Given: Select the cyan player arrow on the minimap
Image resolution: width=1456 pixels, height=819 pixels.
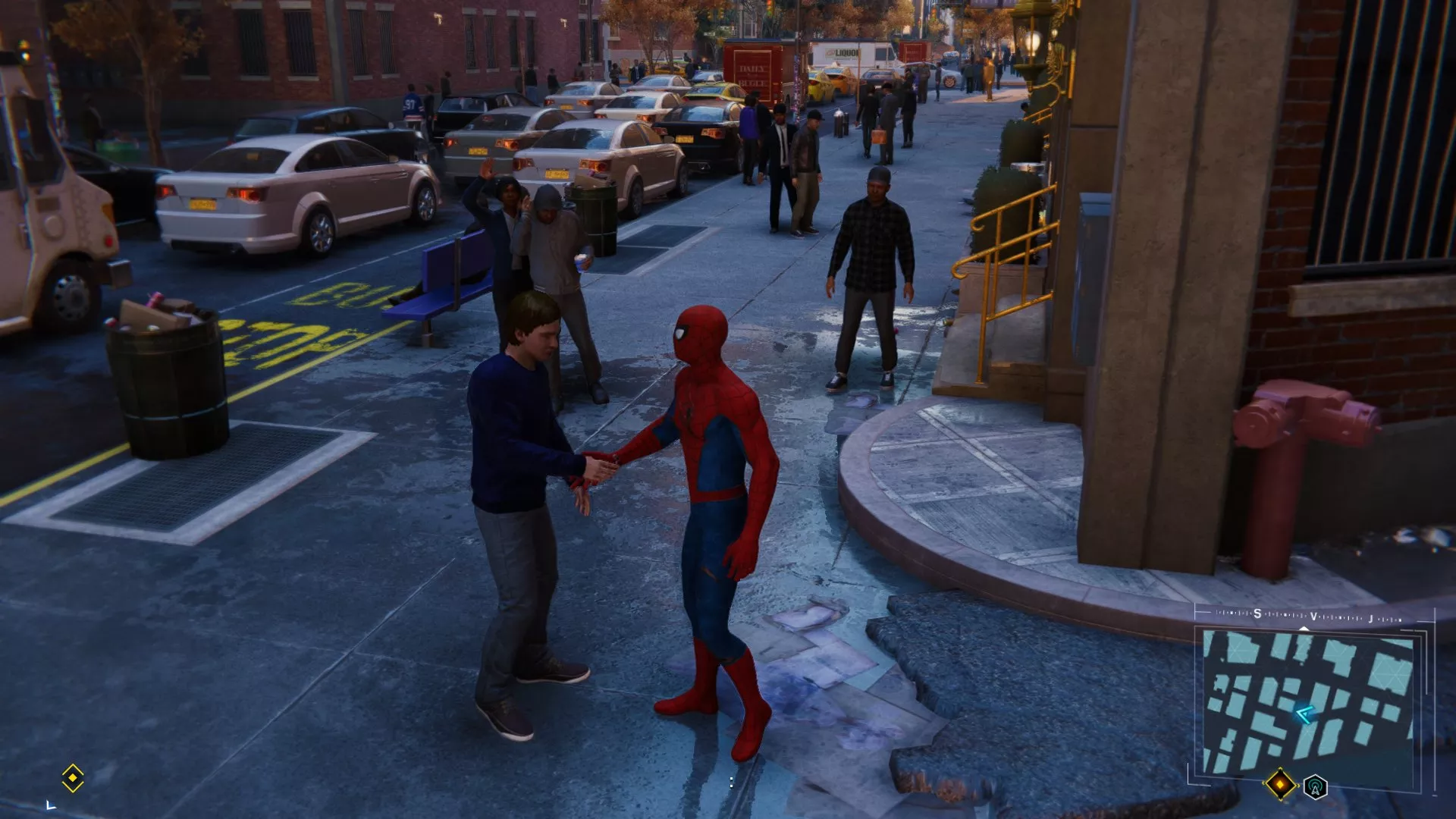Looking at the screenshot, I should [1305, 713].
